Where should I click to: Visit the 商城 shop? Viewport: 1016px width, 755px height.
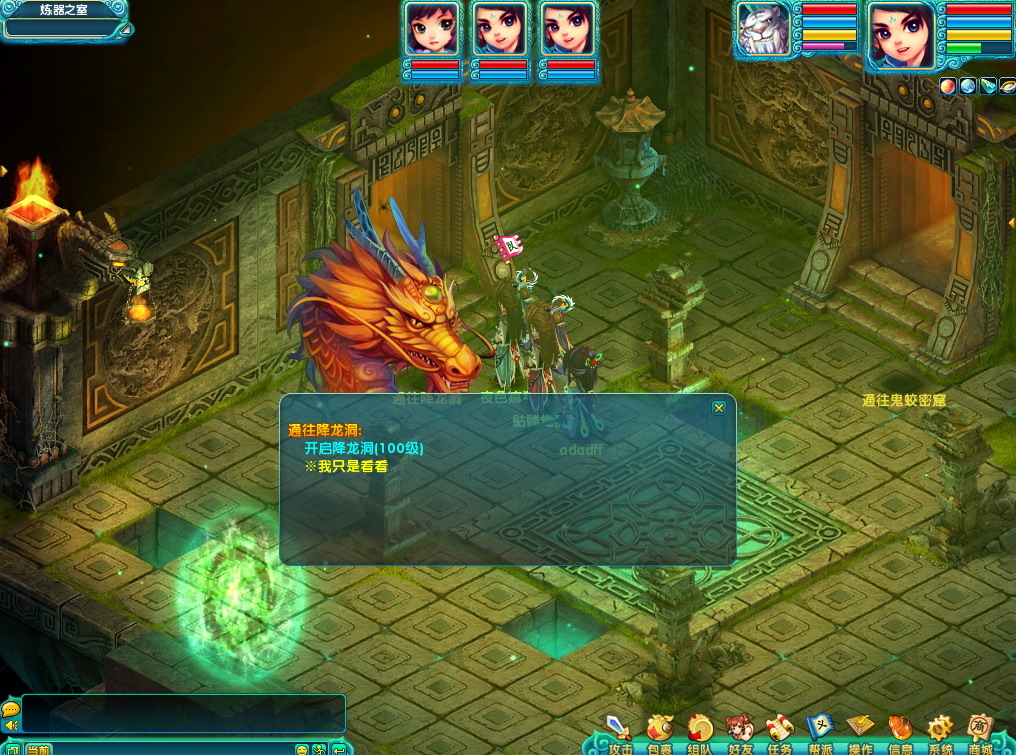980,732
